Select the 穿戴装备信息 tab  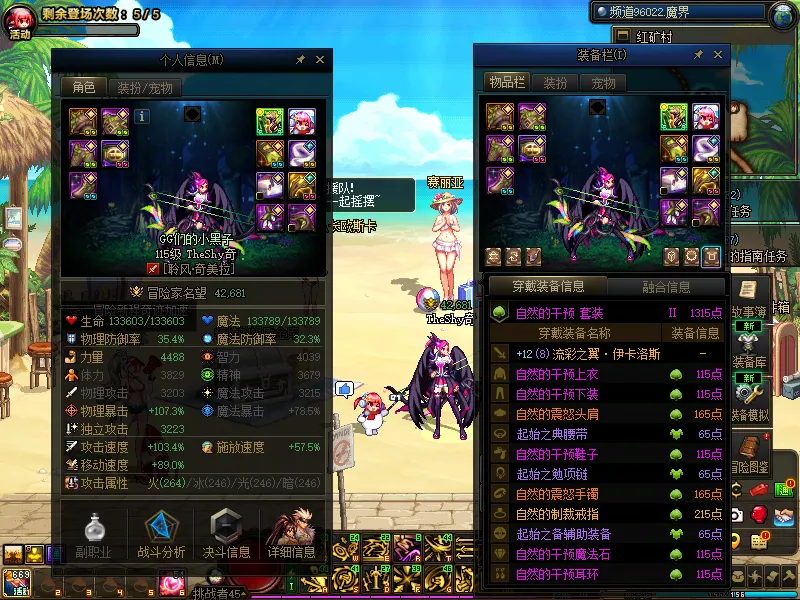(x=549, y=287)
